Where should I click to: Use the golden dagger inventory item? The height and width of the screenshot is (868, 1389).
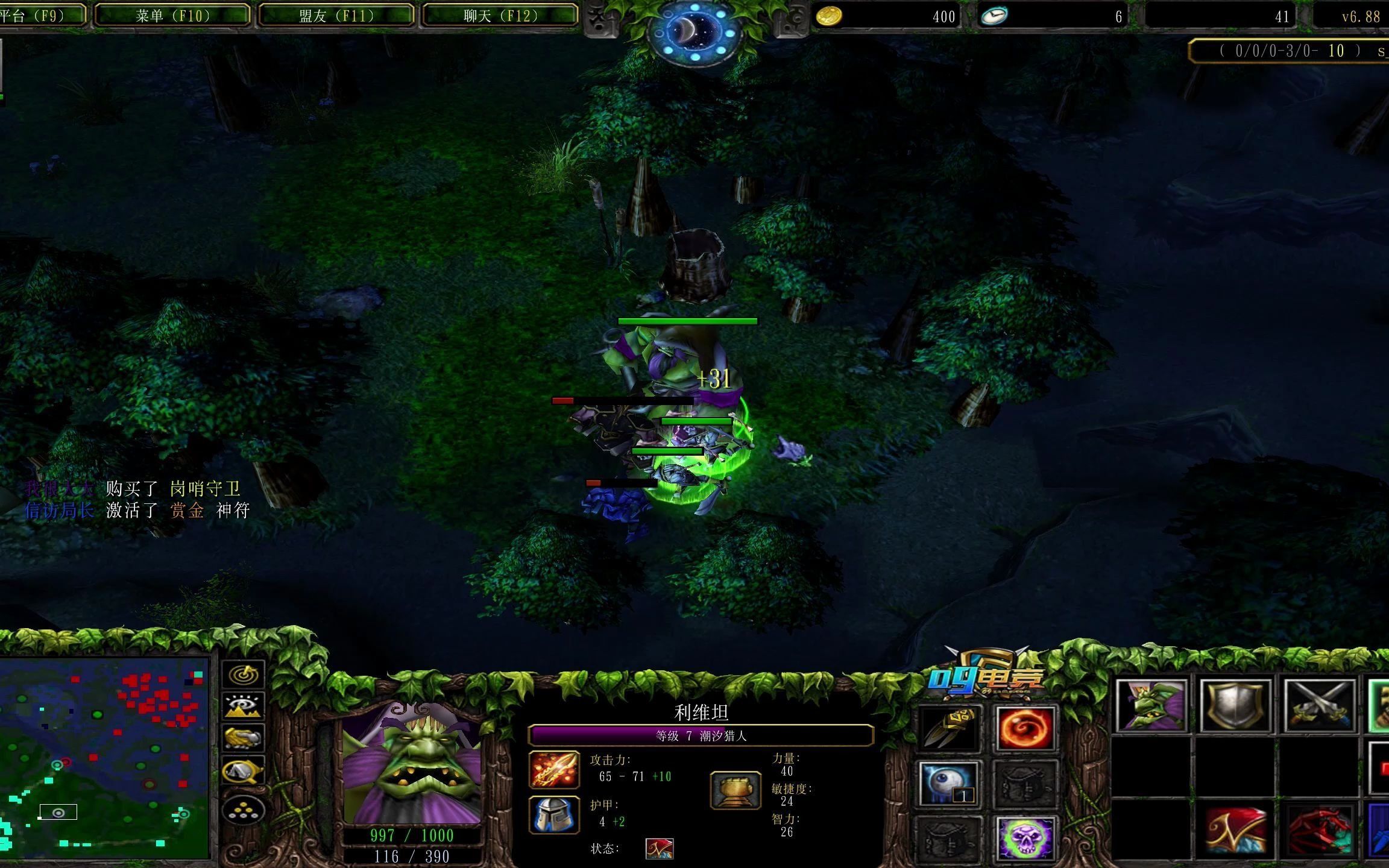[948, 729]
